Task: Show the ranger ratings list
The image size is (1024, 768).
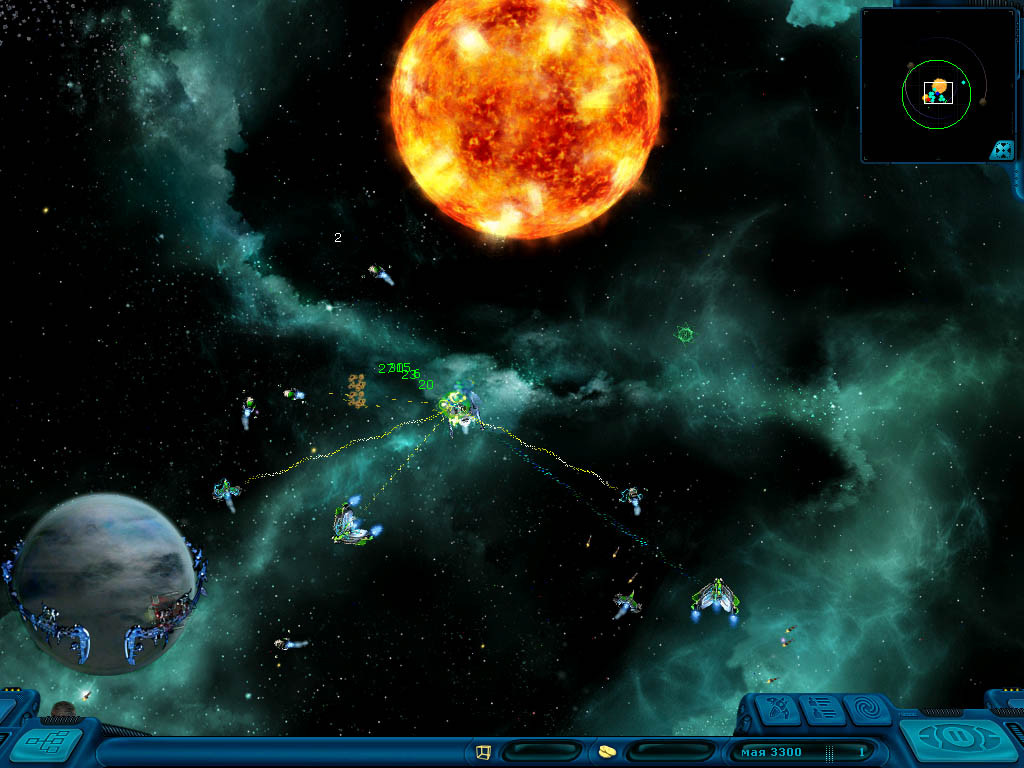Action: (x=822, y=709)
